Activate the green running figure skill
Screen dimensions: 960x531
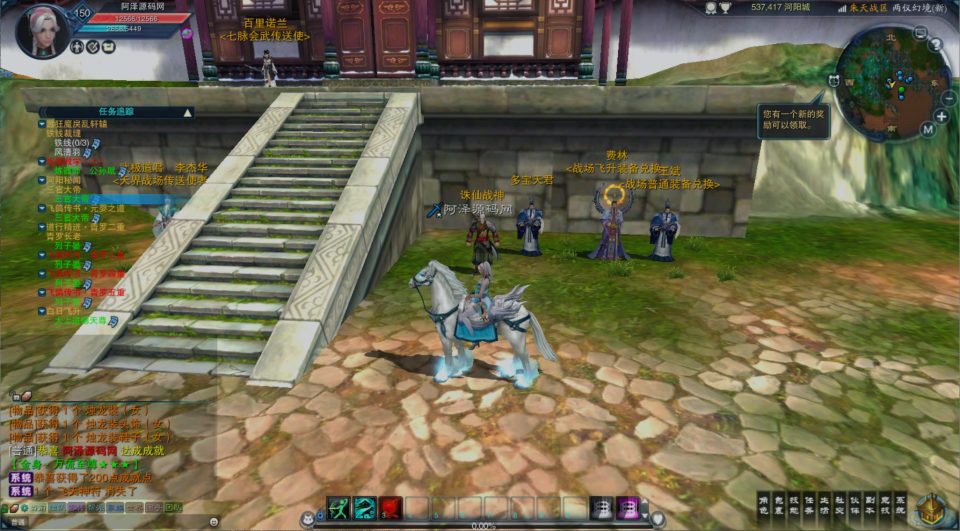[x=340, y=508]
